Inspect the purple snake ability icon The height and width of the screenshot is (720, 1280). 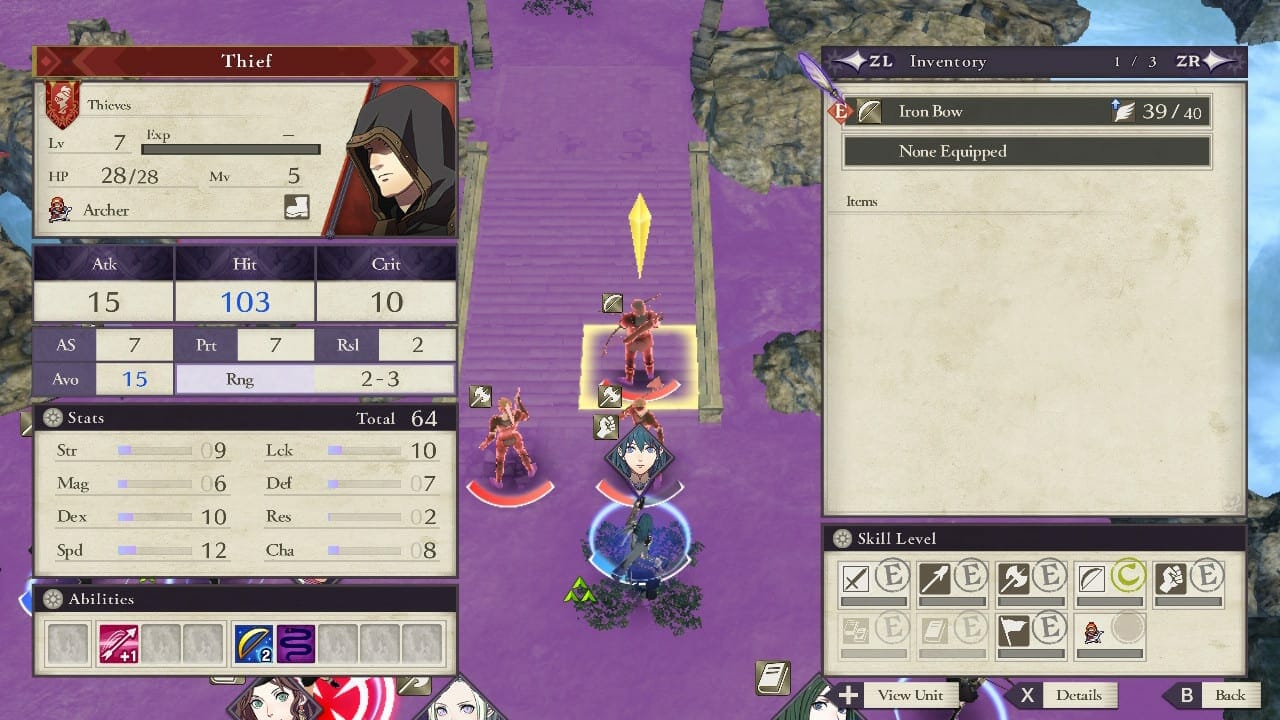296,645
